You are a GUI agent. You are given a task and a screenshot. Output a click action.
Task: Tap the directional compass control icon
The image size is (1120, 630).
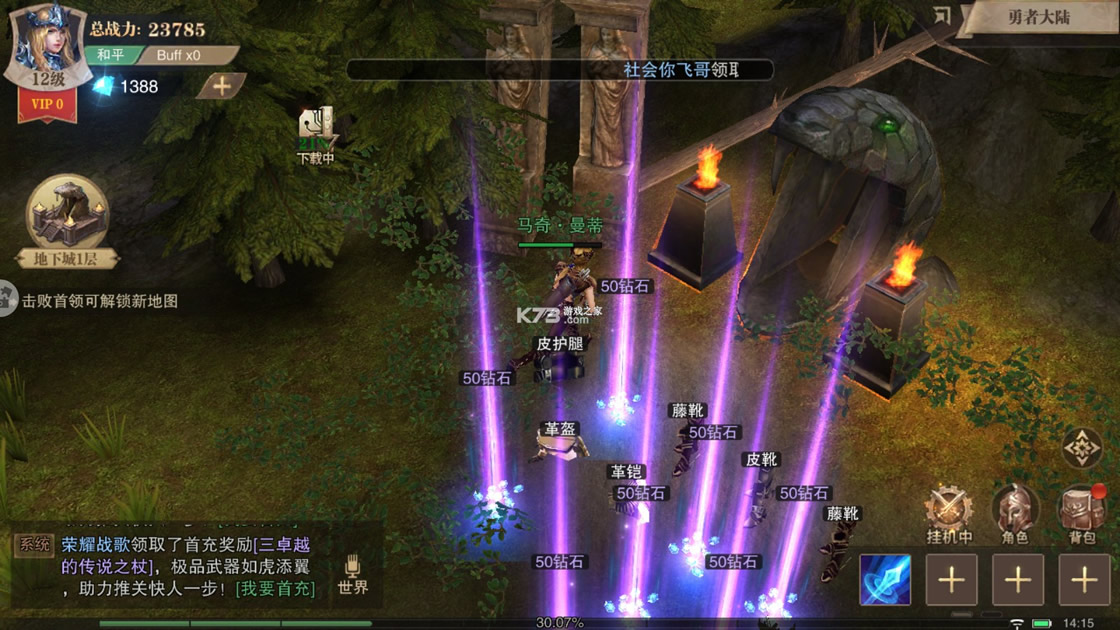click(x=1081, y=450)
